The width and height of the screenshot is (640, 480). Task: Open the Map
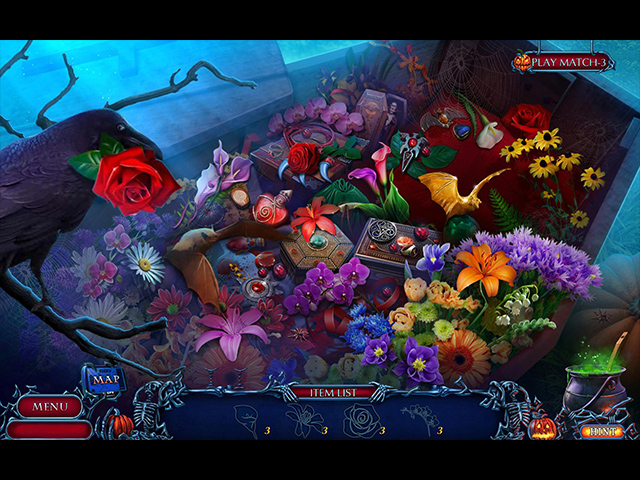pyautogui.click(x=104, y=379)
